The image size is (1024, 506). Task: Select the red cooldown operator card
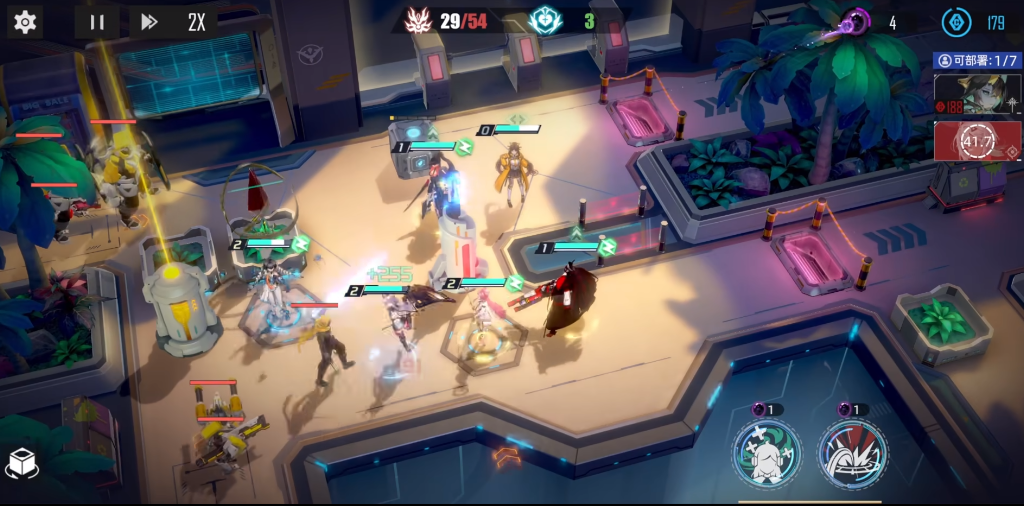click(x=977, y=141)
